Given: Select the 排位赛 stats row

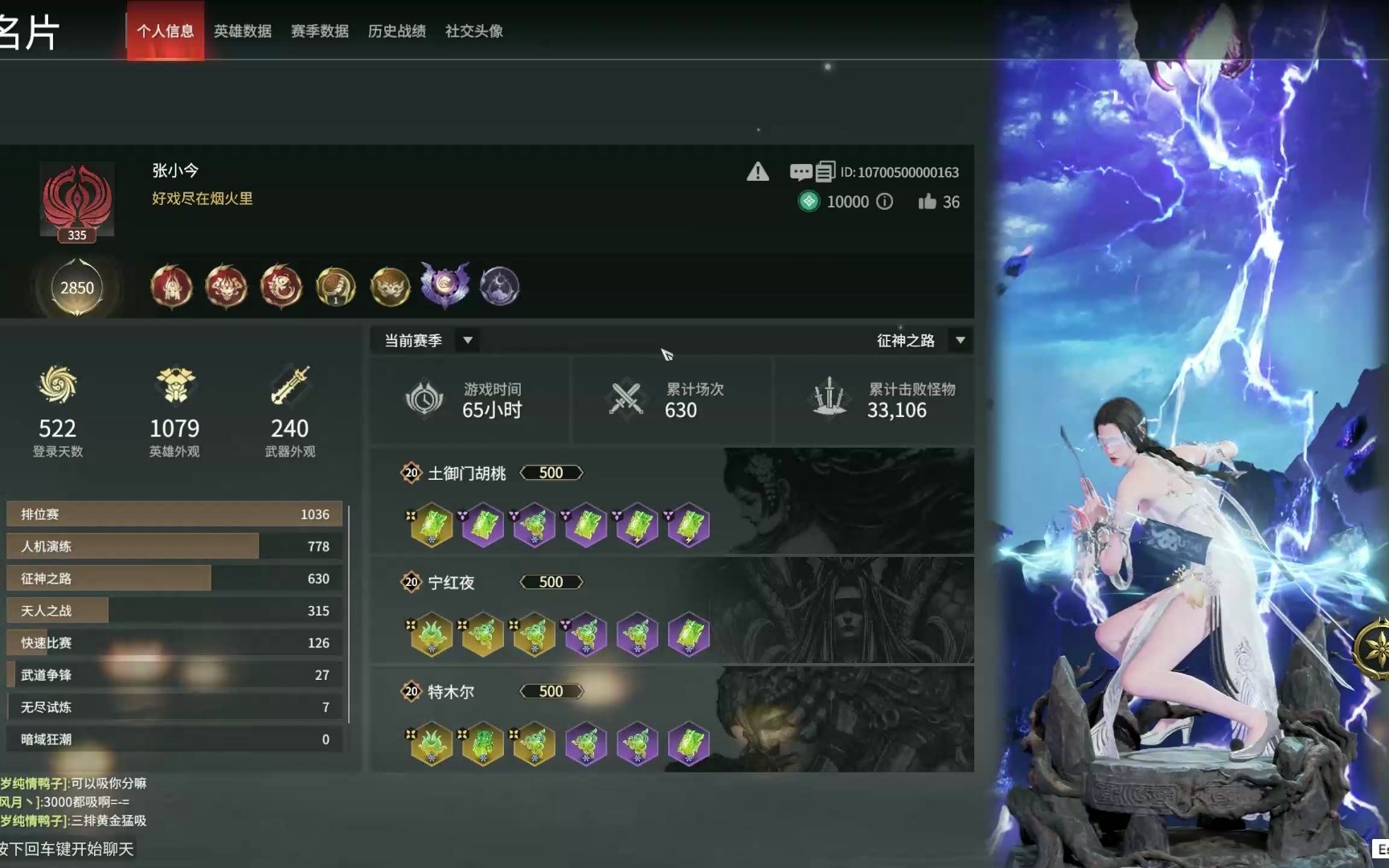Looking at the screenshot, I should pyautogui.click(x=174, y=514).
